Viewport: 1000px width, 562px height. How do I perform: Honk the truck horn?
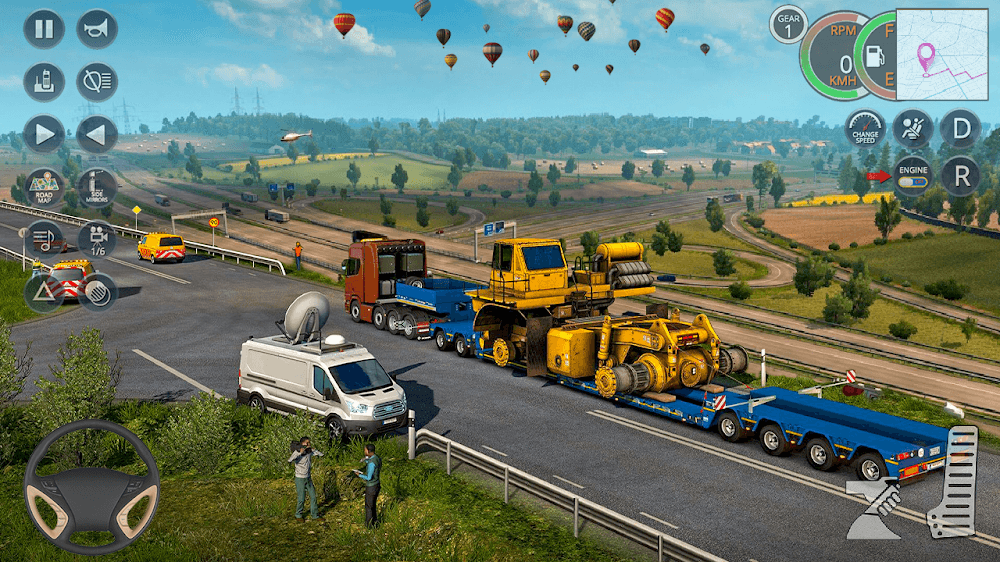tap(97, 29)
